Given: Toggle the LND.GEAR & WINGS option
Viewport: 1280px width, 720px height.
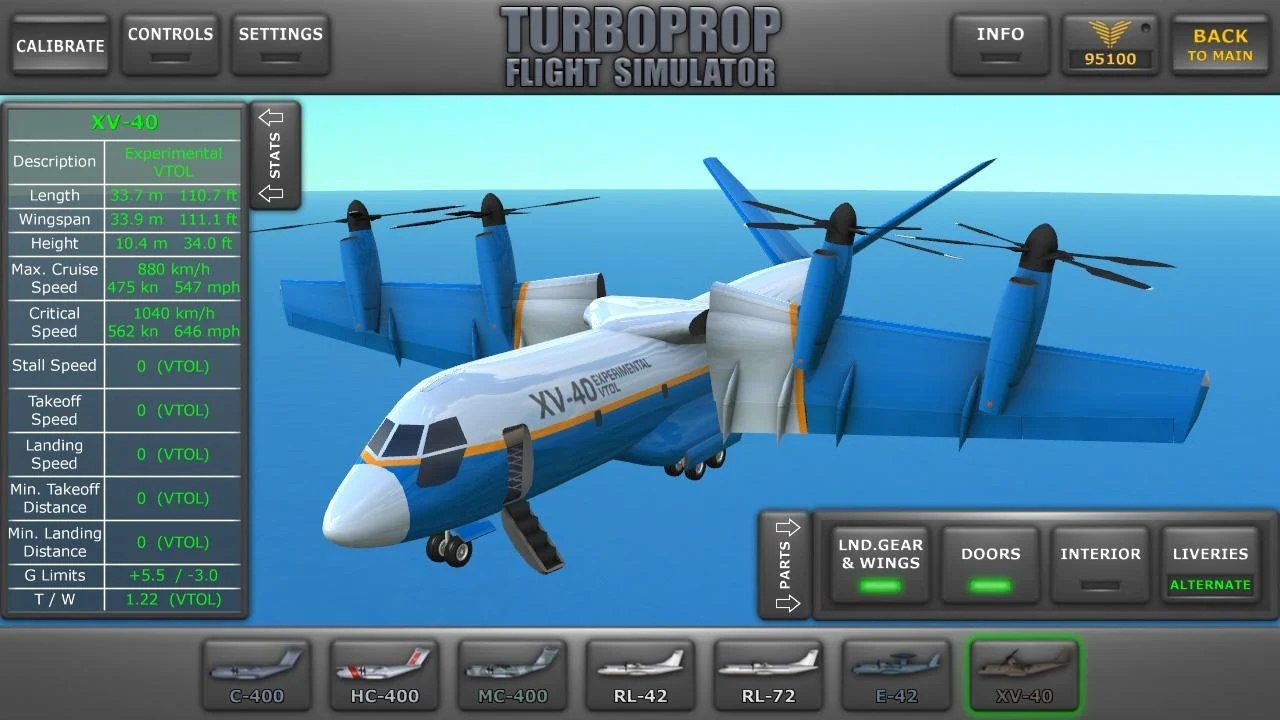Looking at the screenshot, I should point(878,565).
